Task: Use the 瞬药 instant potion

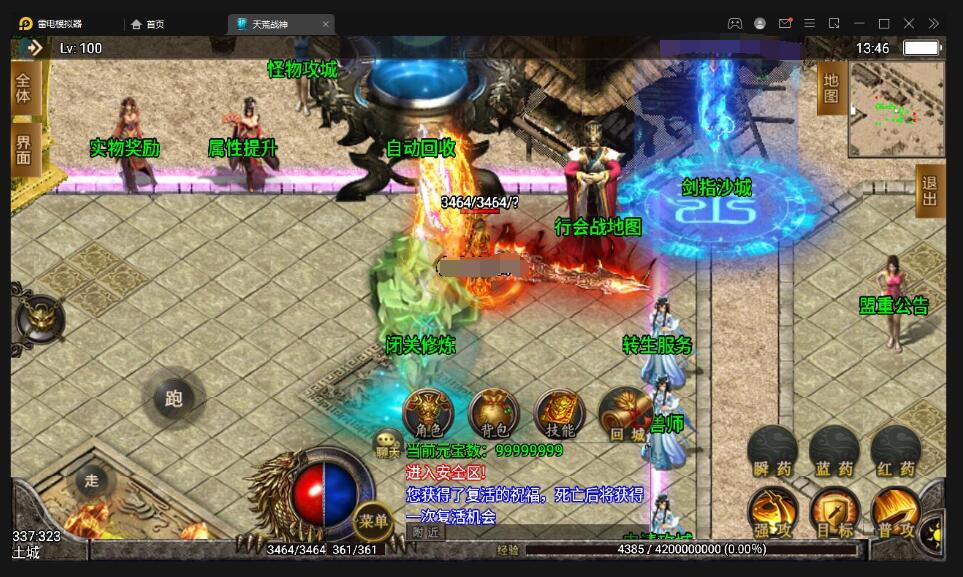Action: coord(772,451)
